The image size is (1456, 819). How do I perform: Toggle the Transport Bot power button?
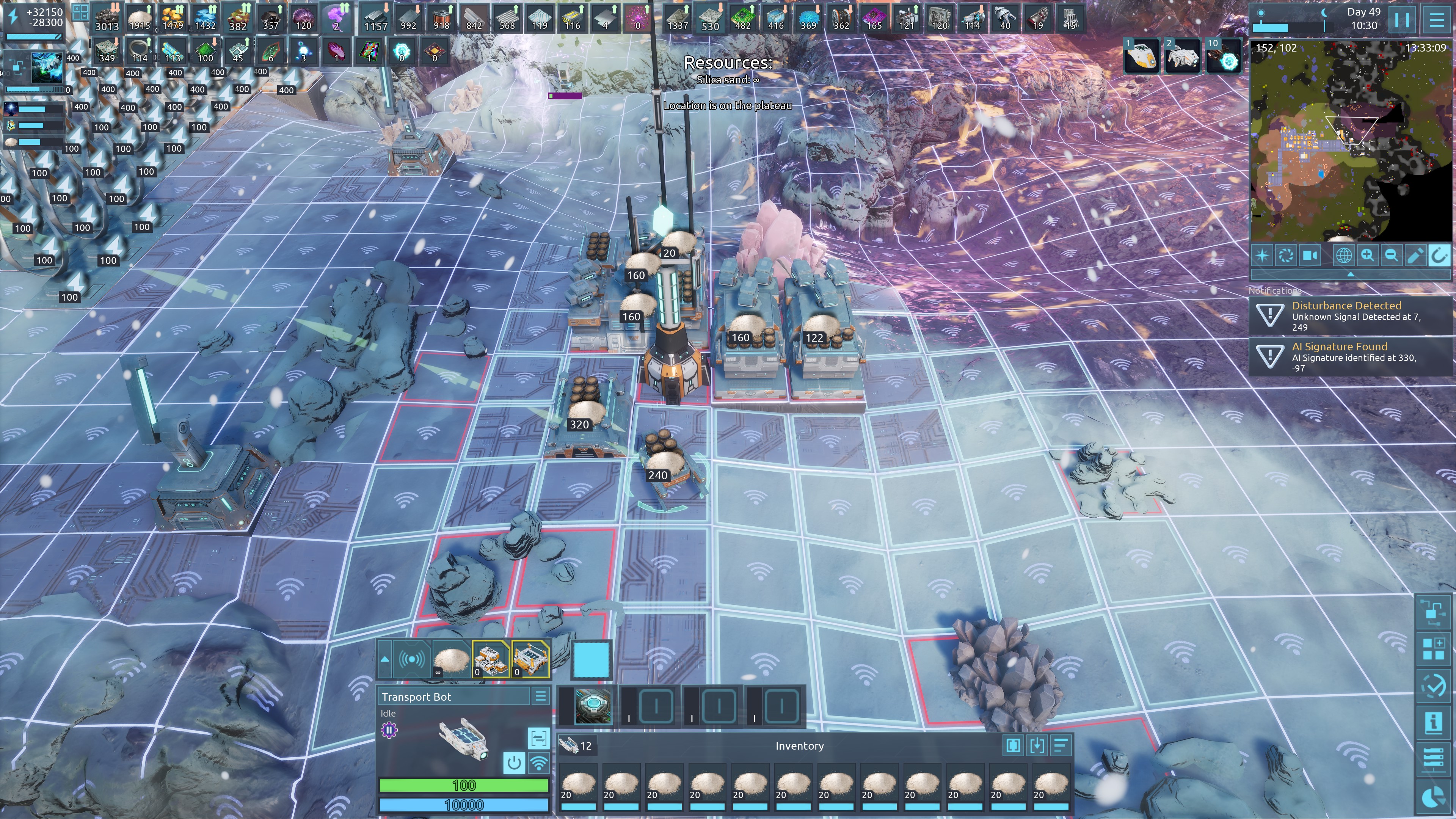pyautogui.click(x=514, y=763)
